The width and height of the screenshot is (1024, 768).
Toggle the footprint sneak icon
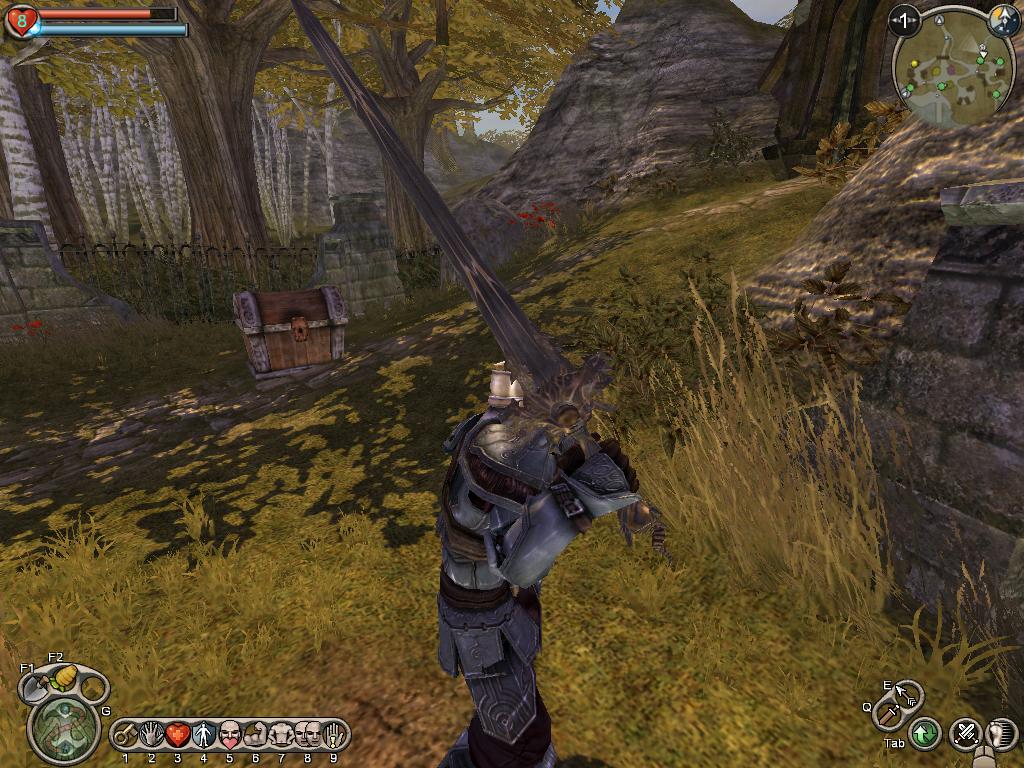(1002, 734)
